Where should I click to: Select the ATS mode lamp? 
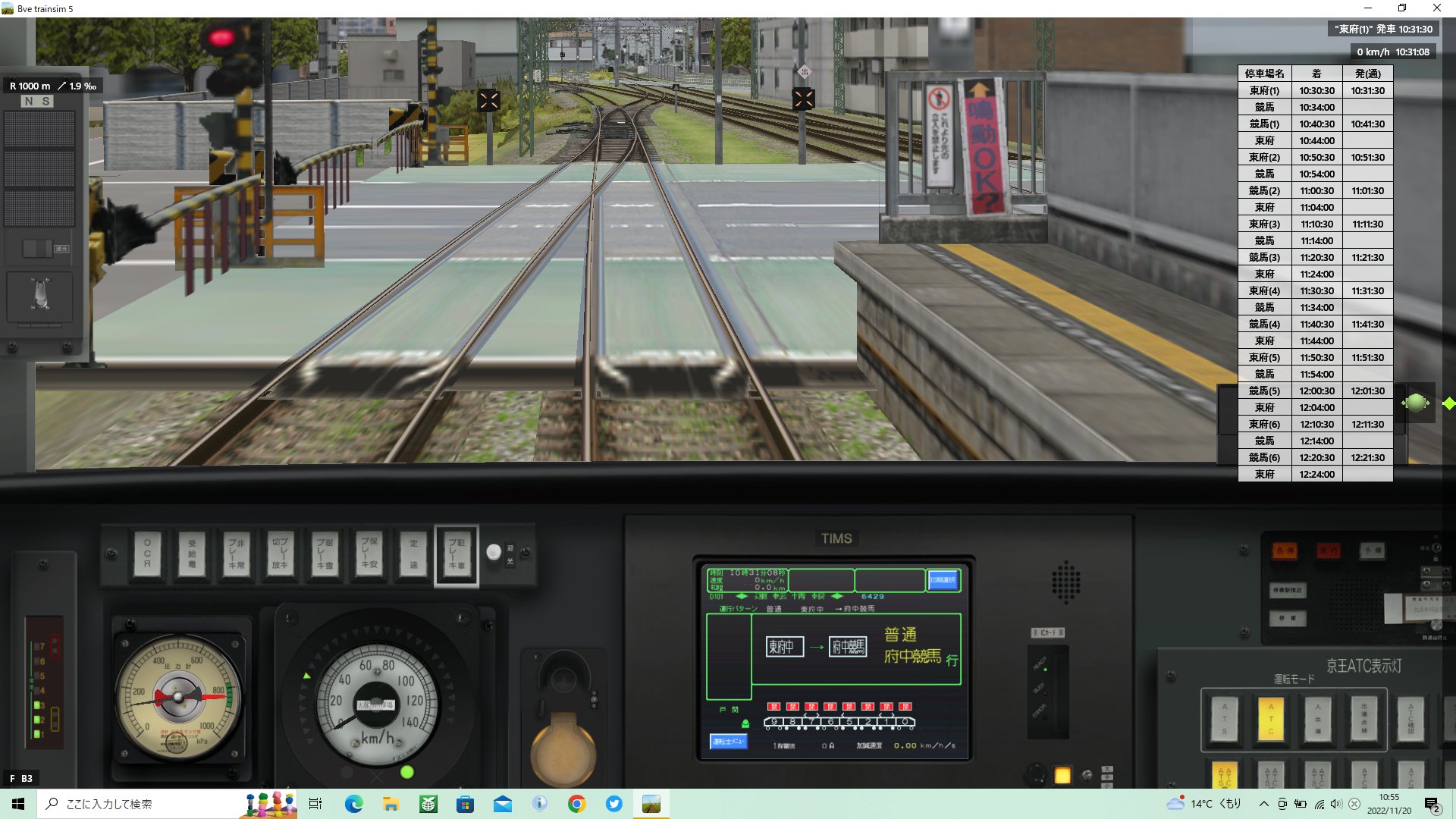[x=1223, y=720]
